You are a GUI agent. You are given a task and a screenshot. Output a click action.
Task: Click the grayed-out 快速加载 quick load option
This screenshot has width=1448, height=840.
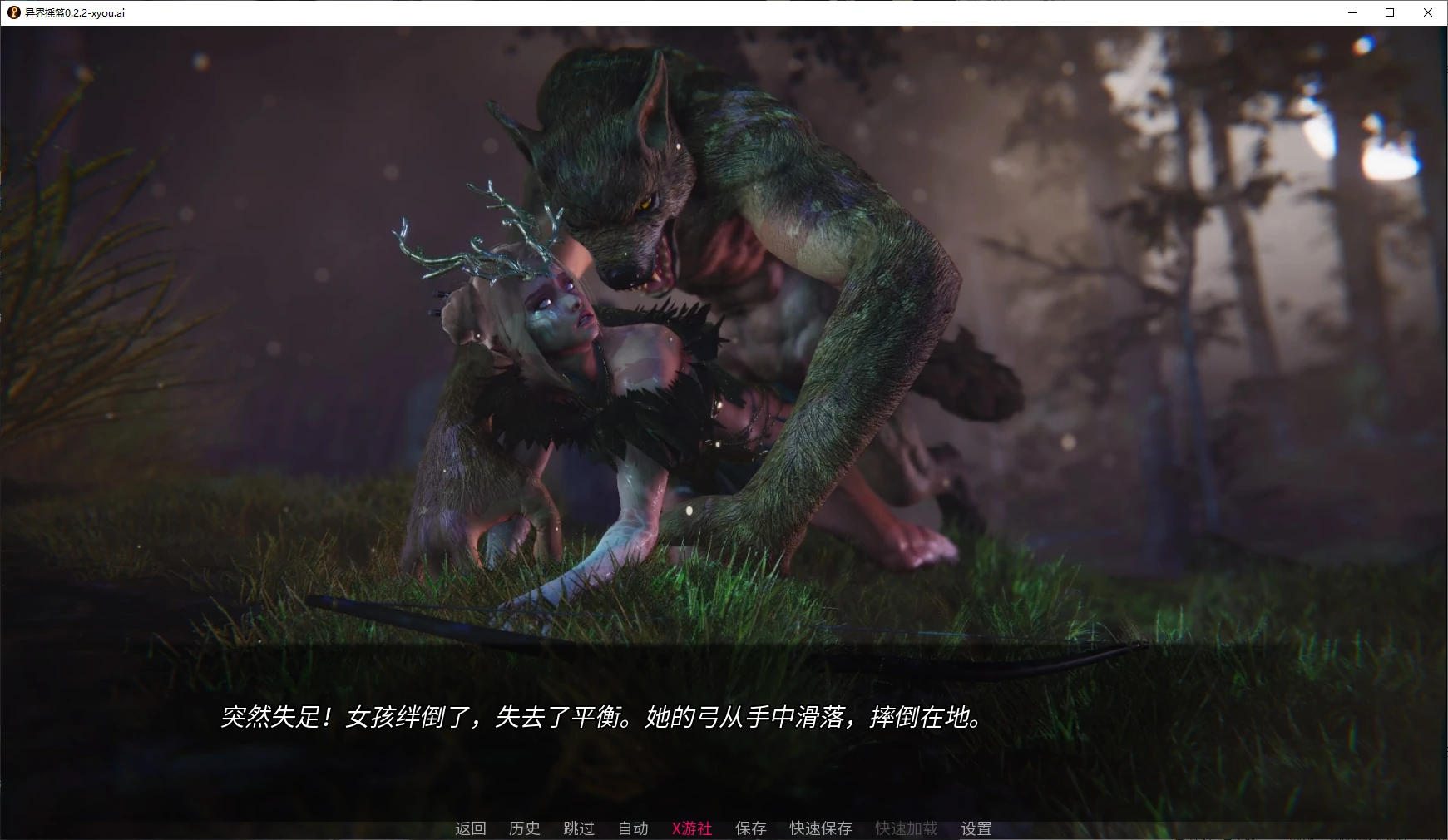pyautogui.click(x=905, y=828)
